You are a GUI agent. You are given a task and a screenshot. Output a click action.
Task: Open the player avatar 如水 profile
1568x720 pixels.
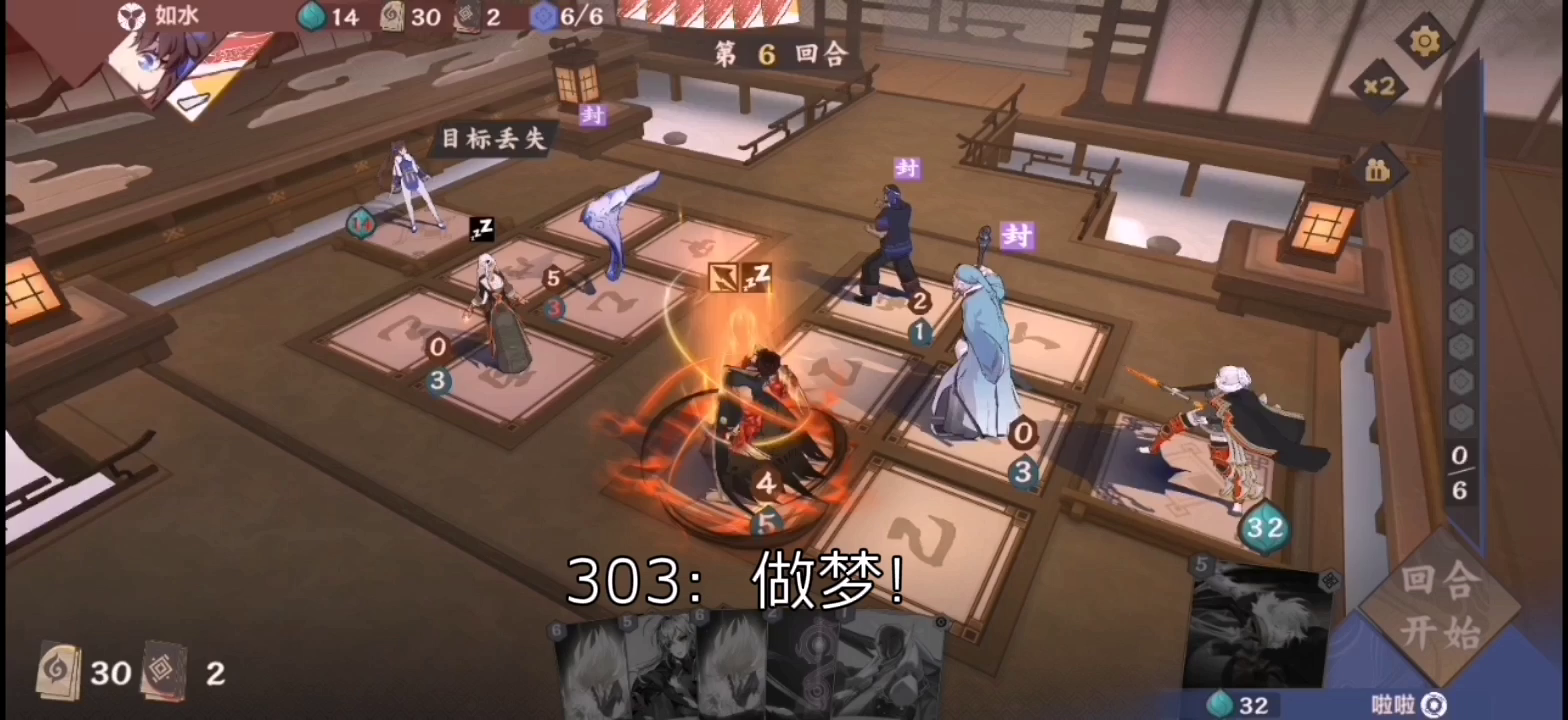[131, 17]
